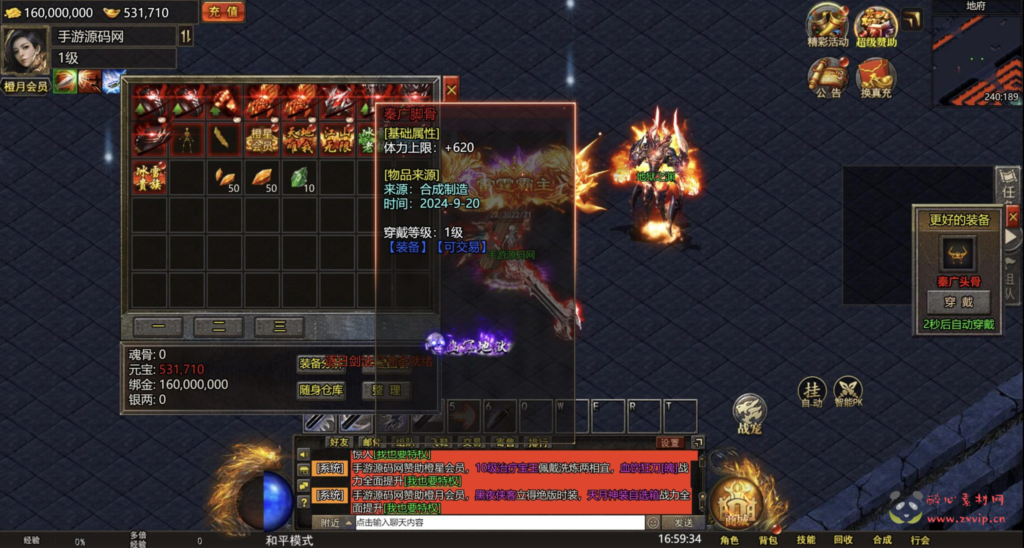Close the inventory bag window
The image size is (1024, 548).
(x=451, y=89)
